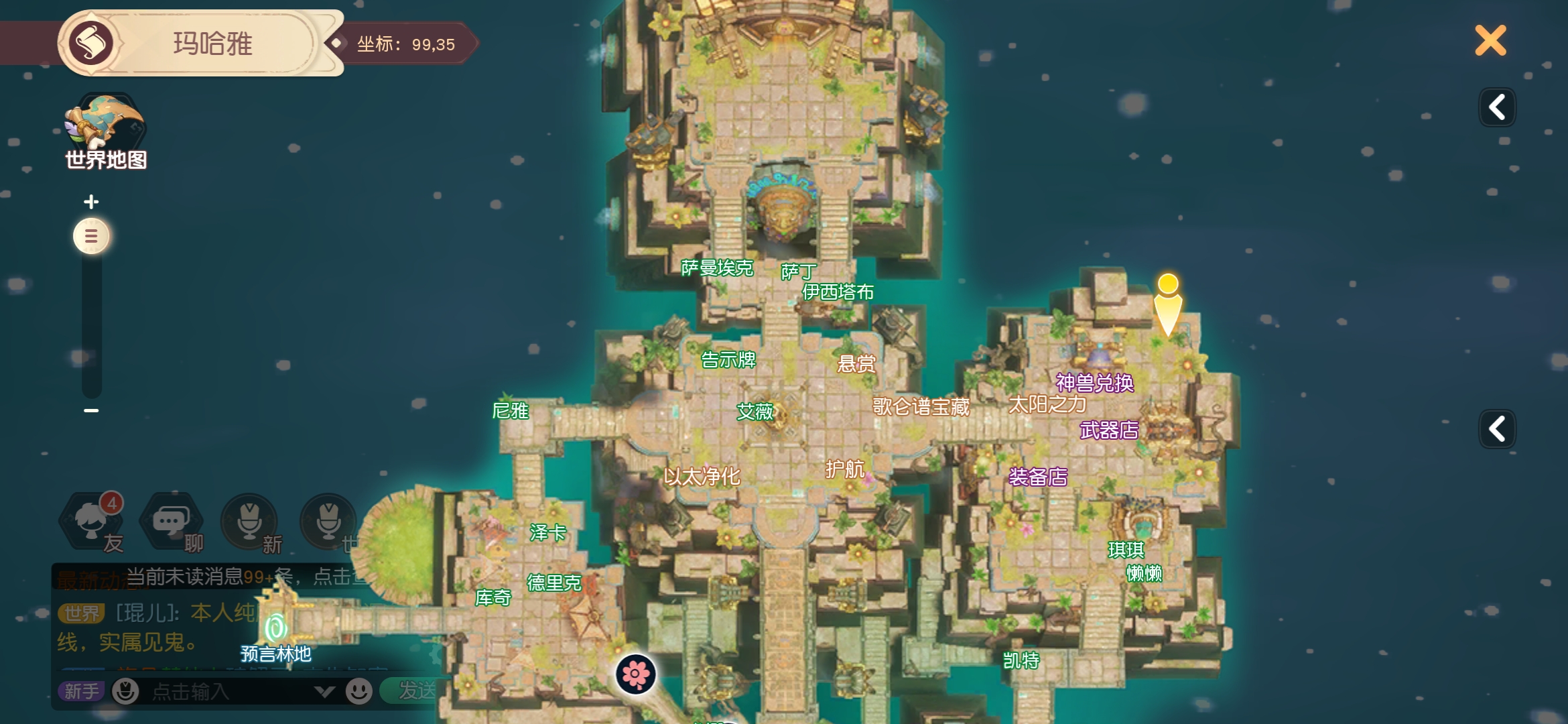Open the emoji smiley picker

tap(358, 691)
